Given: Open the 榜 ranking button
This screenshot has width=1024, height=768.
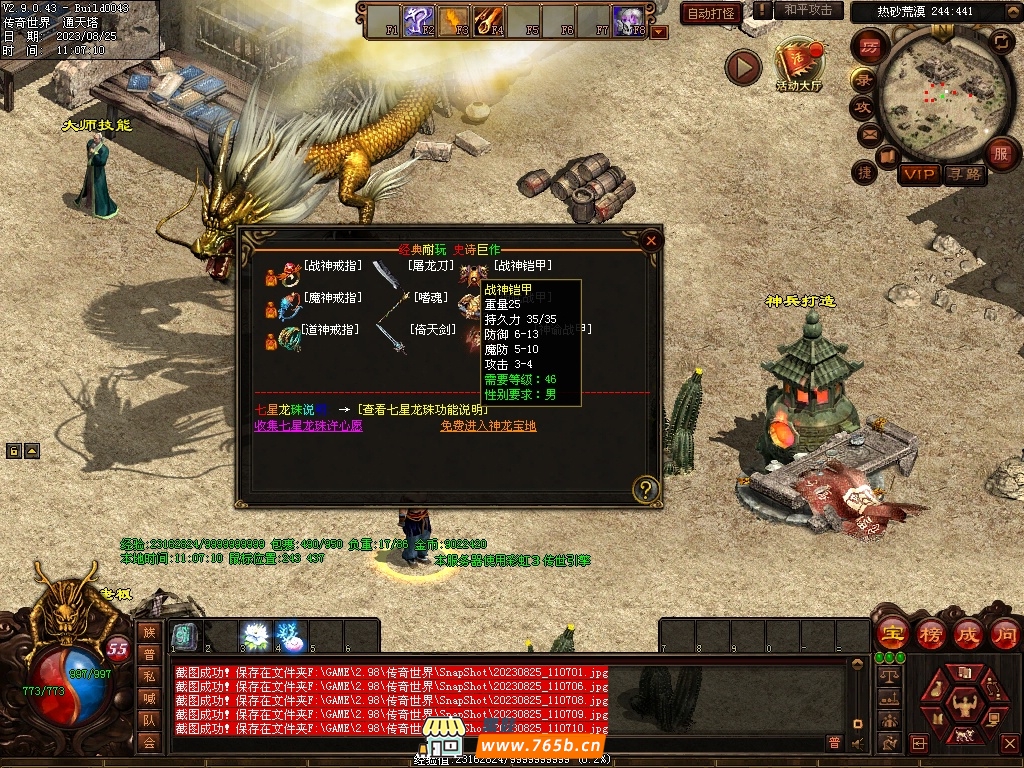Looking at the screenshot, I should point(930,634).
